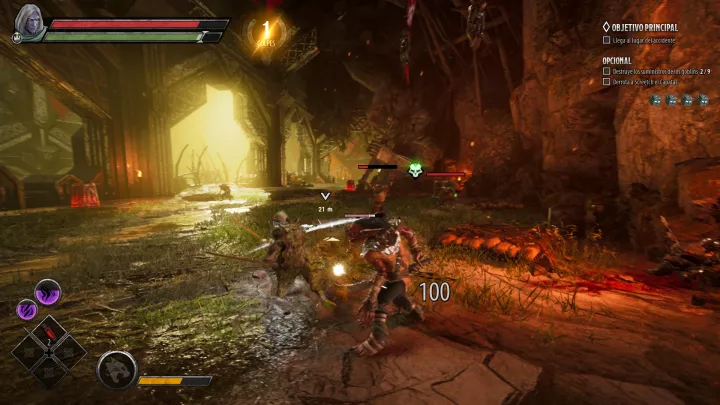Click the green skull enemy marker
The width and height of the screenshot is (720, 405).
tap(415, 172)
